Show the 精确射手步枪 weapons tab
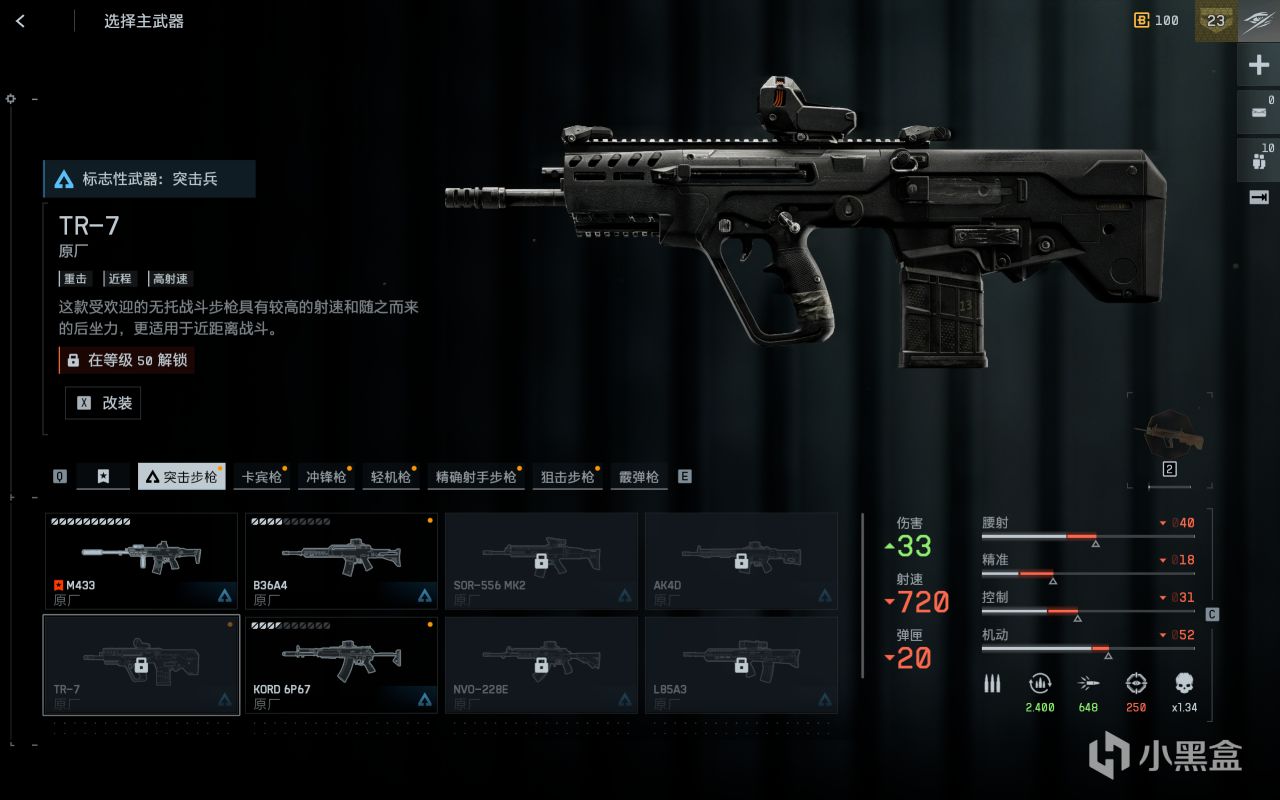The width and height of the screenshot is (1280, 800). tap(476, 477)
